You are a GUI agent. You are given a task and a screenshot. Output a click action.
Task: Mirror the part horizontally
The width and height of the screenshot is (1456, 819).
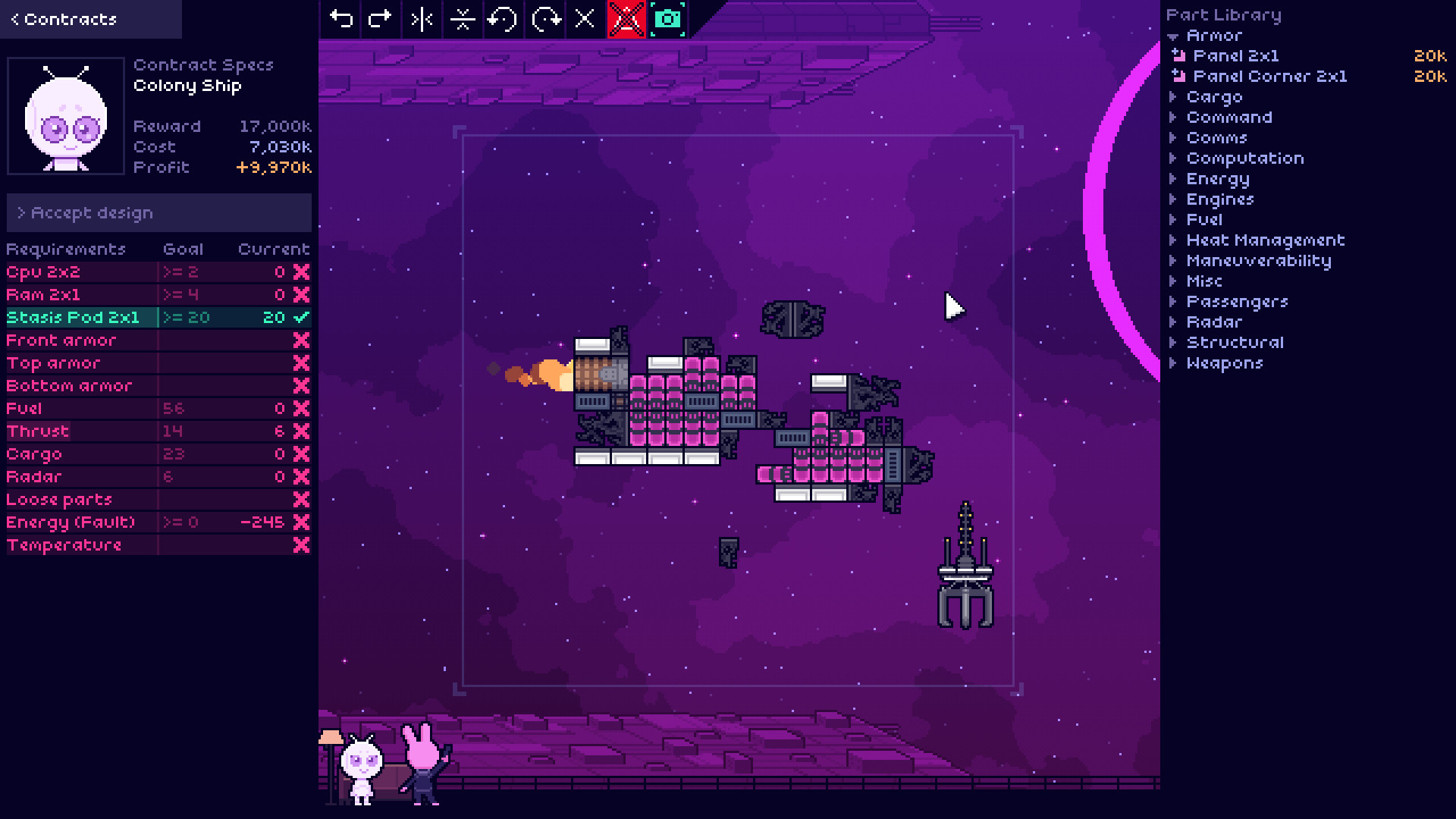422,19
